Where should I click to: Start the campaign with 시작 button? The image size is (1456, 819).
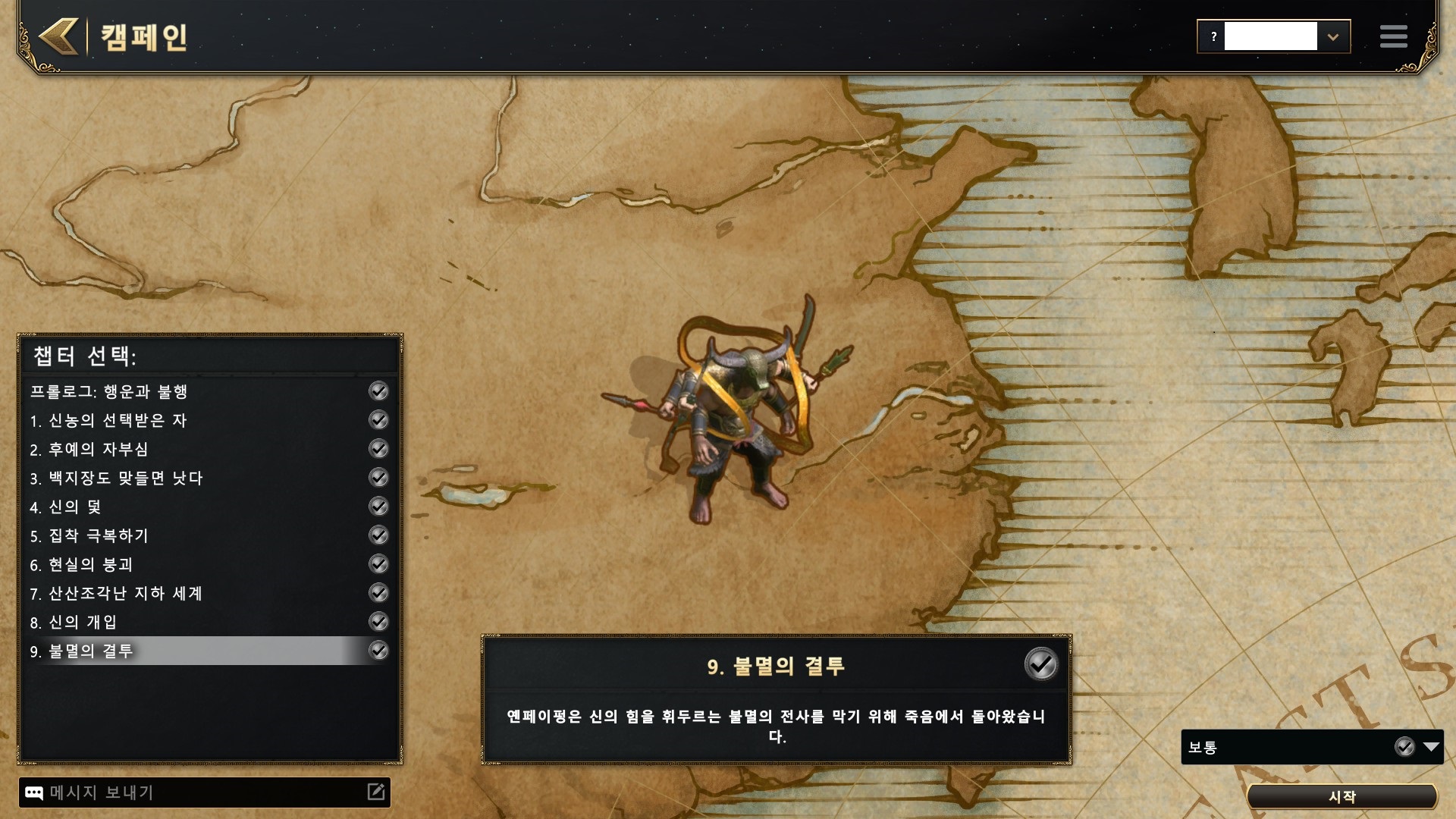tap(1341, 796)
